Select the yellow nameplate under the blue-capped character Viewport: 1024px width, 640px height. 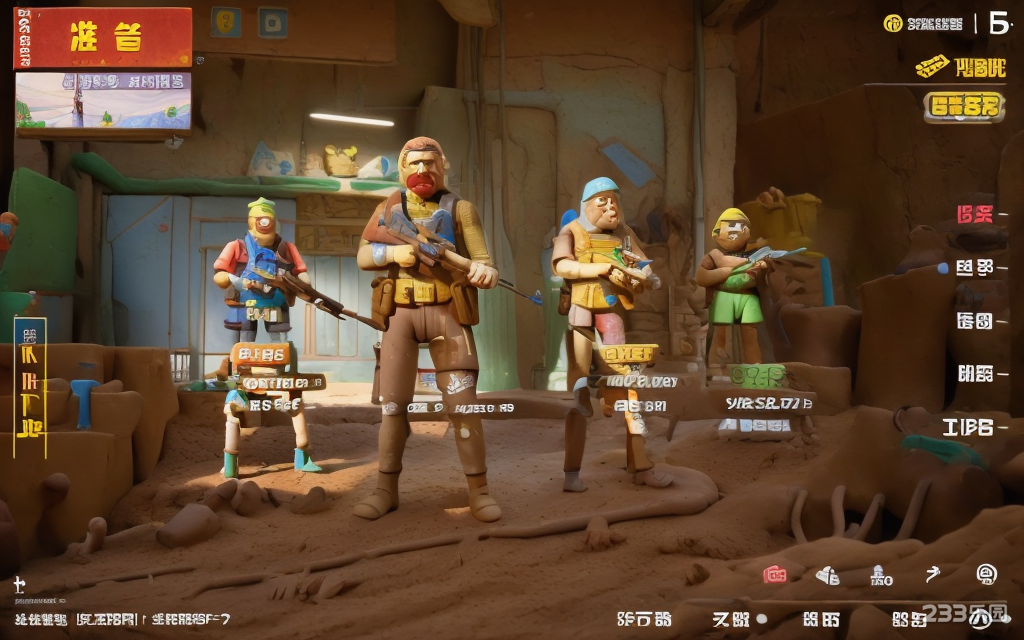click(x=630, y=352)
